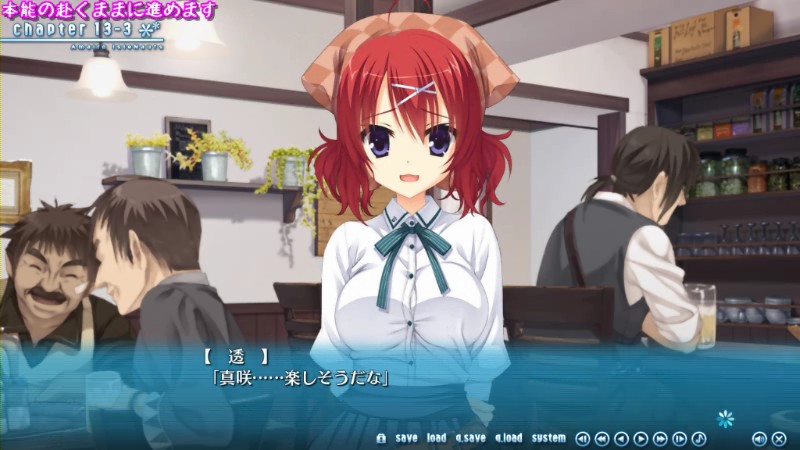Screen dimensions: 800x450
Task: Open the save menu
Action: (406, 438)
